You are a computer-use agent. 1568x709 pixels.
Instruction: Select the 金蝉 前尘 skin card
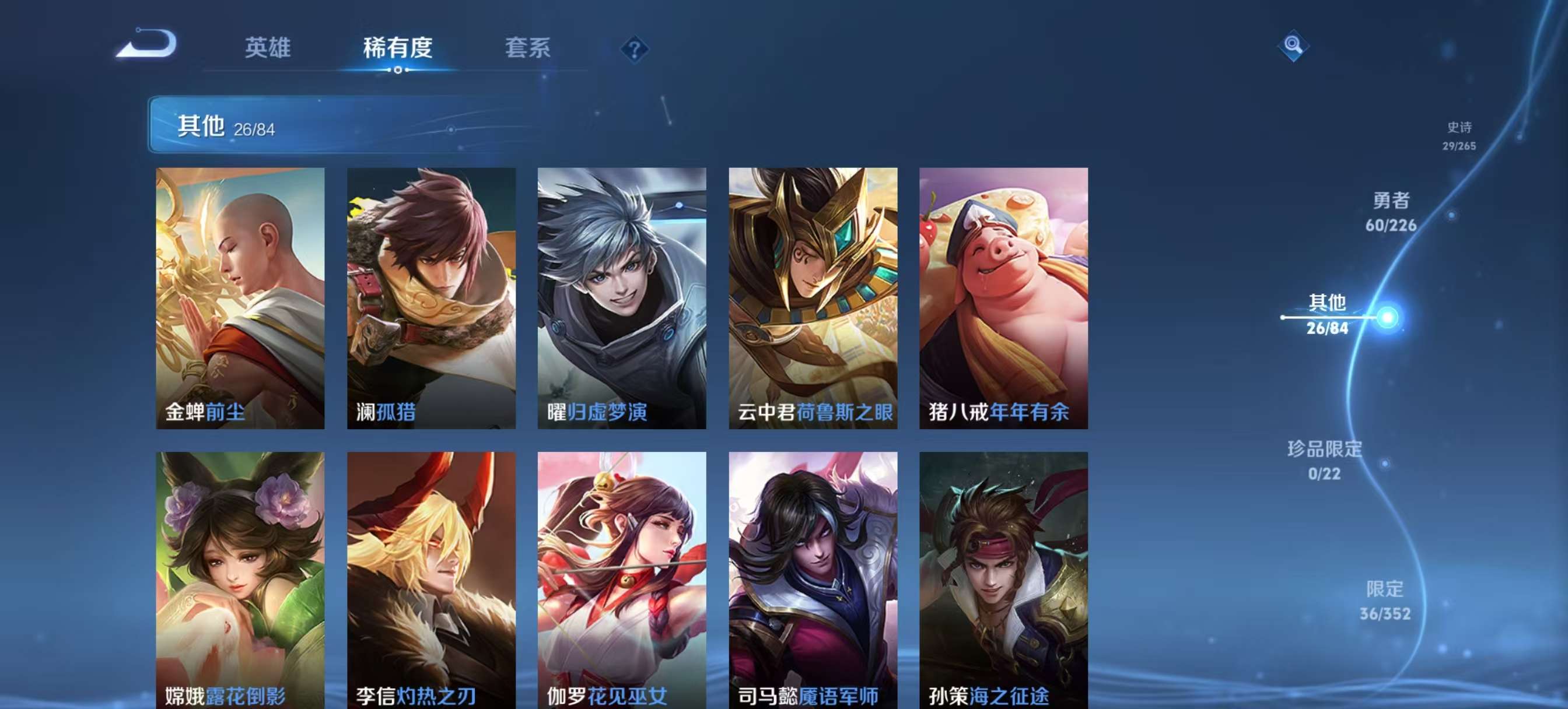point(240,298)
